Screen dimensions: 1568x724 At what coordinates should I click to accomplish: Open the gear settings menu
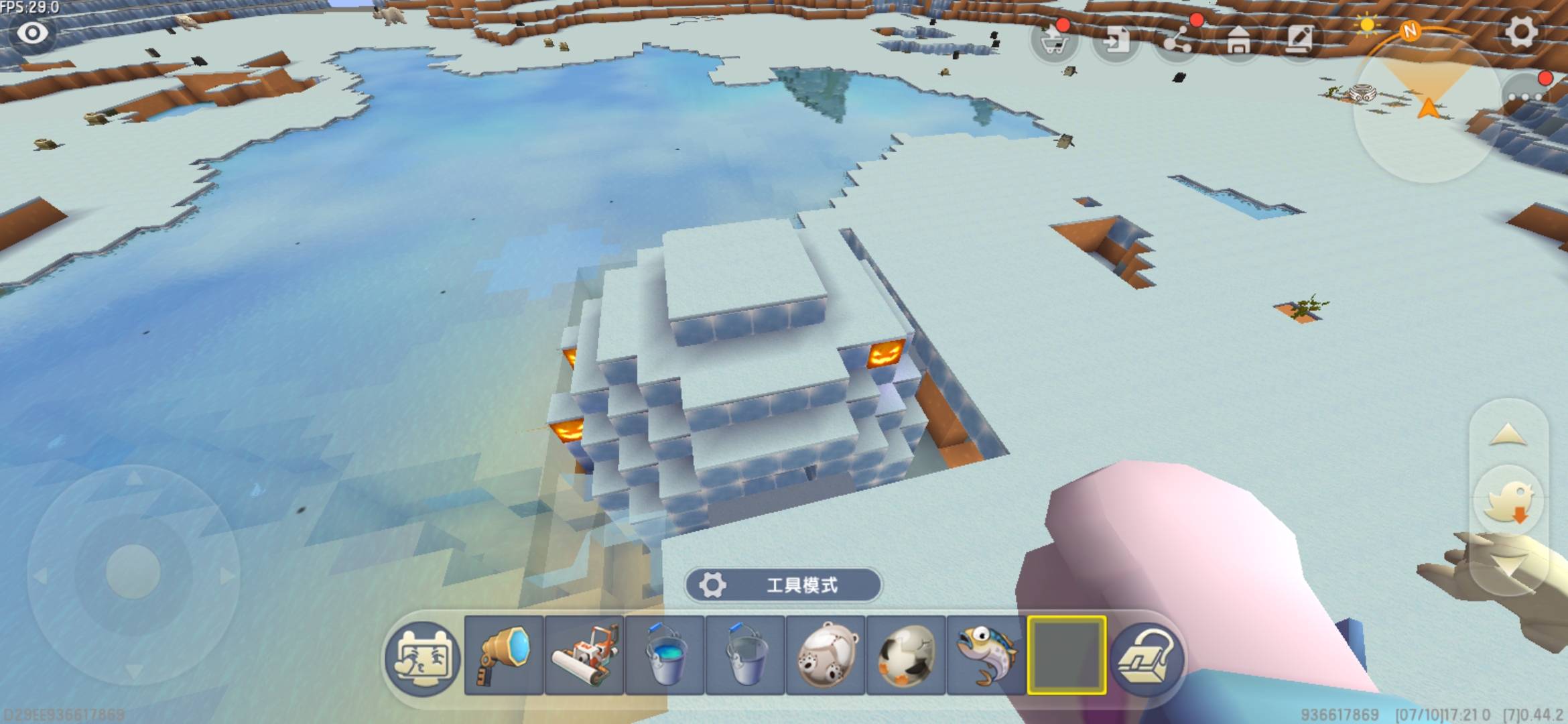(1521, 32)
